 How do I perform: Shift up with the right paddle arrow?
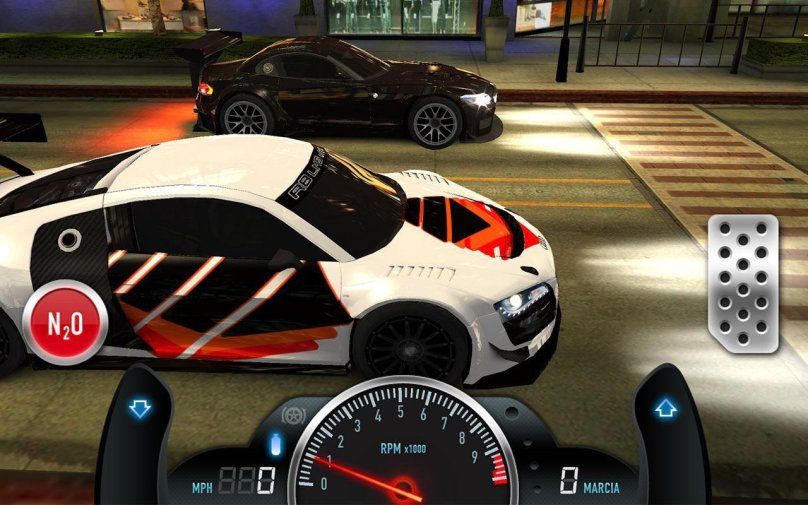(x=666, y=408)
